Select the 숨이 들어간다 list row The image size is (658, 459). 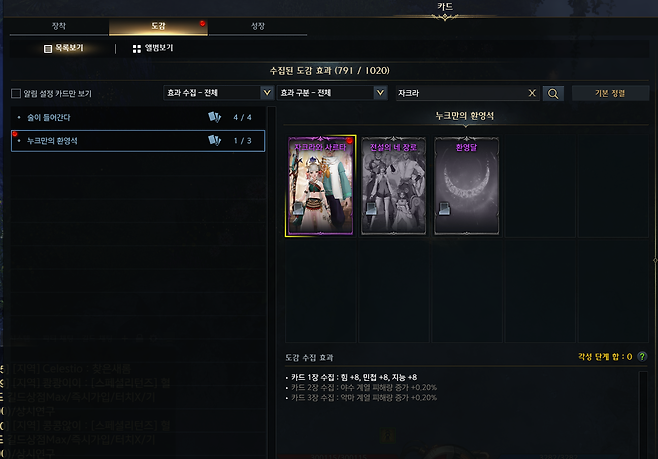(137, 117)
